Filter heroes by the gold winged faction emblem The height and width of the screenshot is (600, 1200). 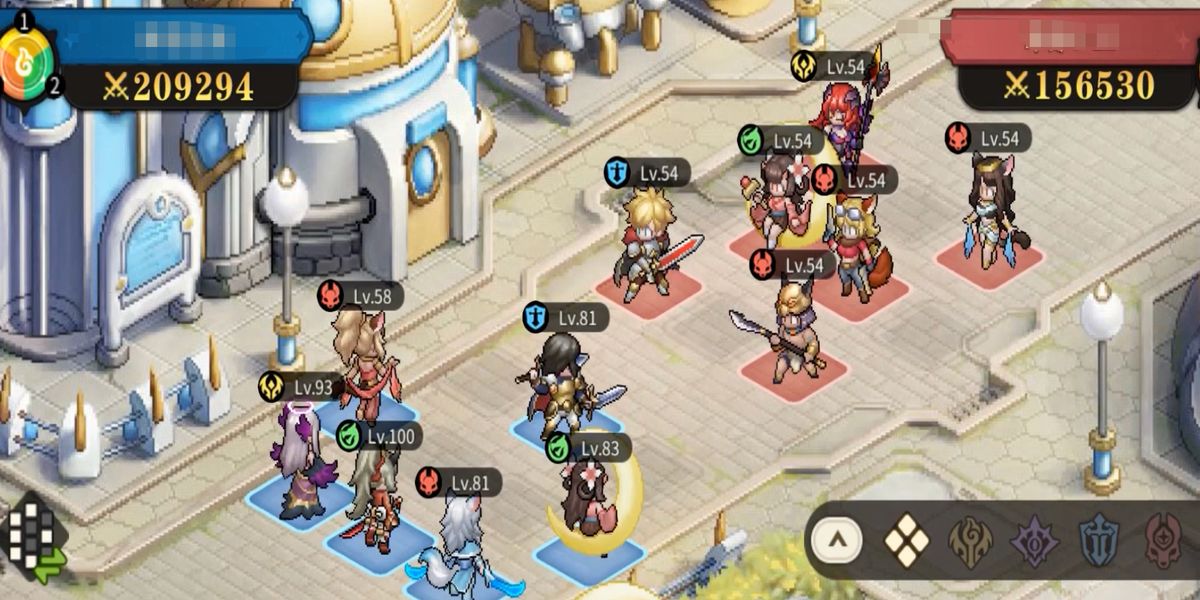click(x=971, y=541)
